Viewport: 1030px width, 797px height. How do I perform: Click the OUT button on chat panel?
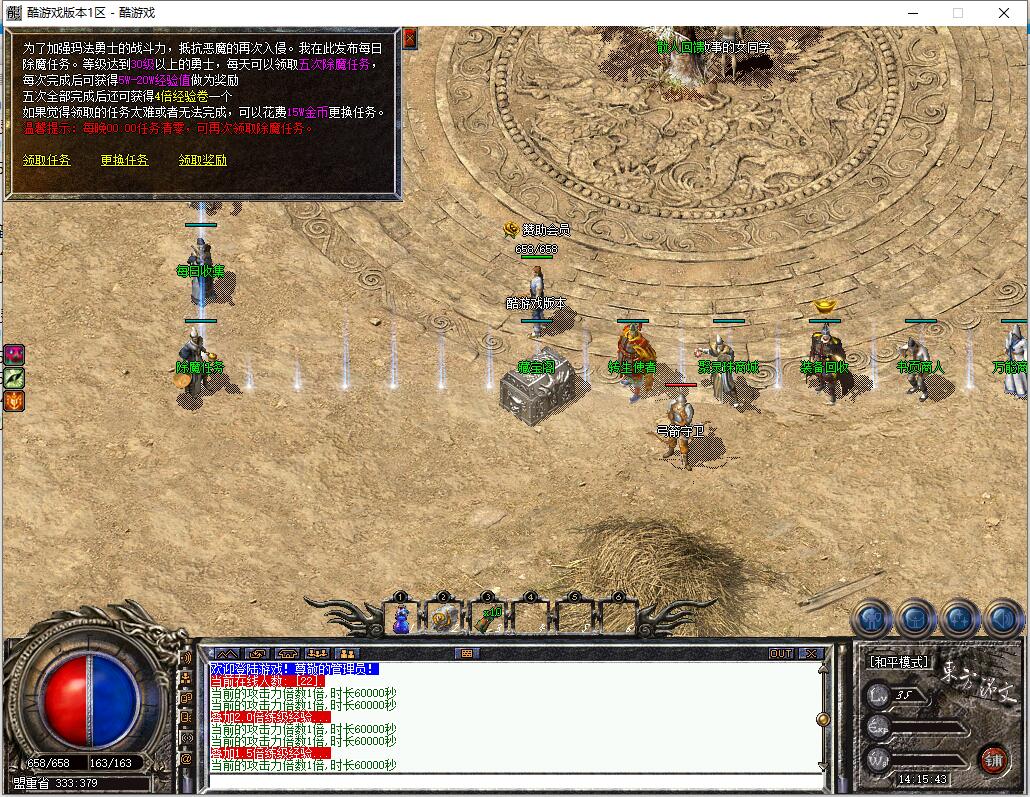(x=780, y=654)
